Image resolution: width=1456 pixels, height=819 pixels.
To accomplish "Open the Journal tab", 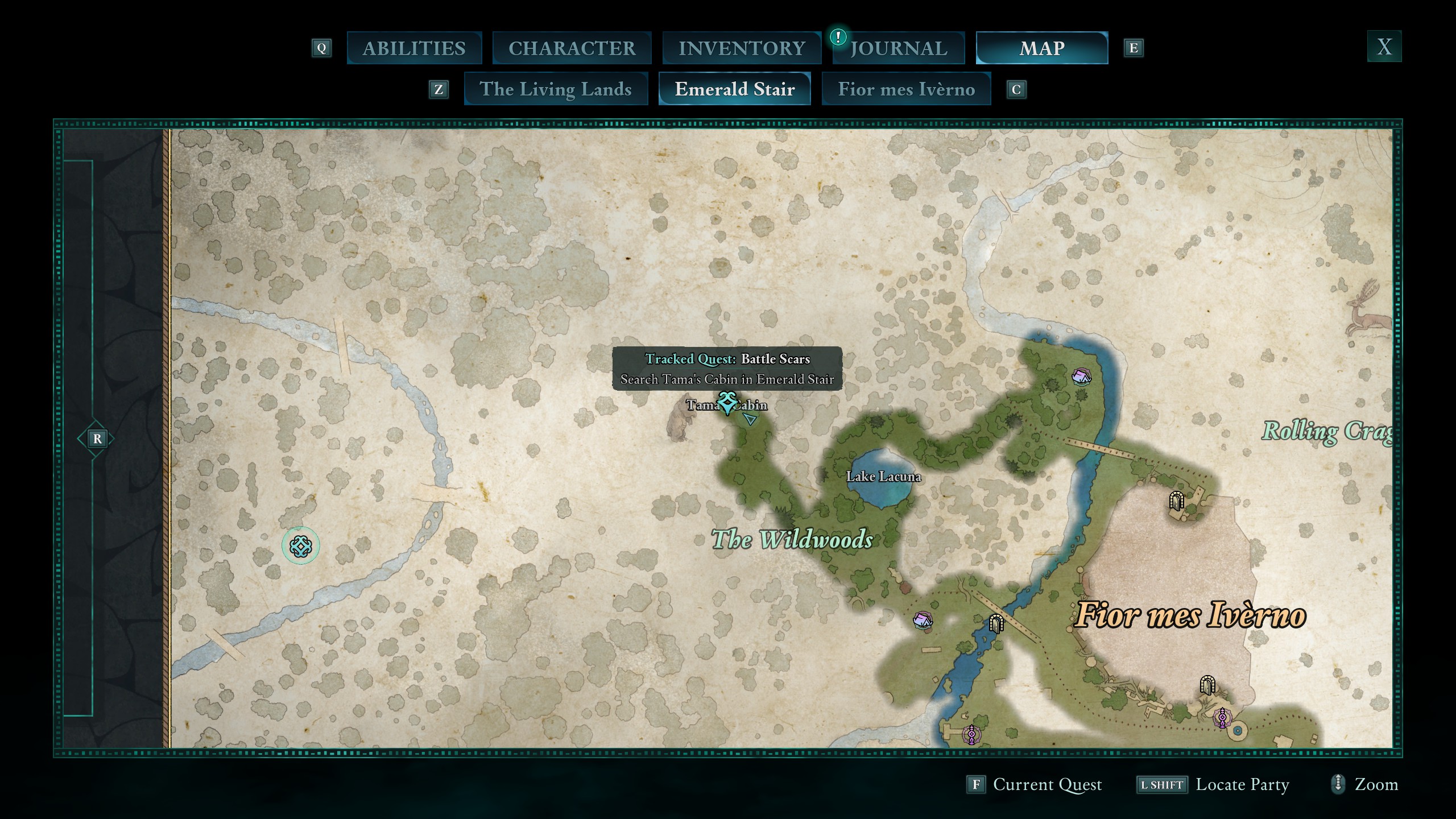I will 899,48.
